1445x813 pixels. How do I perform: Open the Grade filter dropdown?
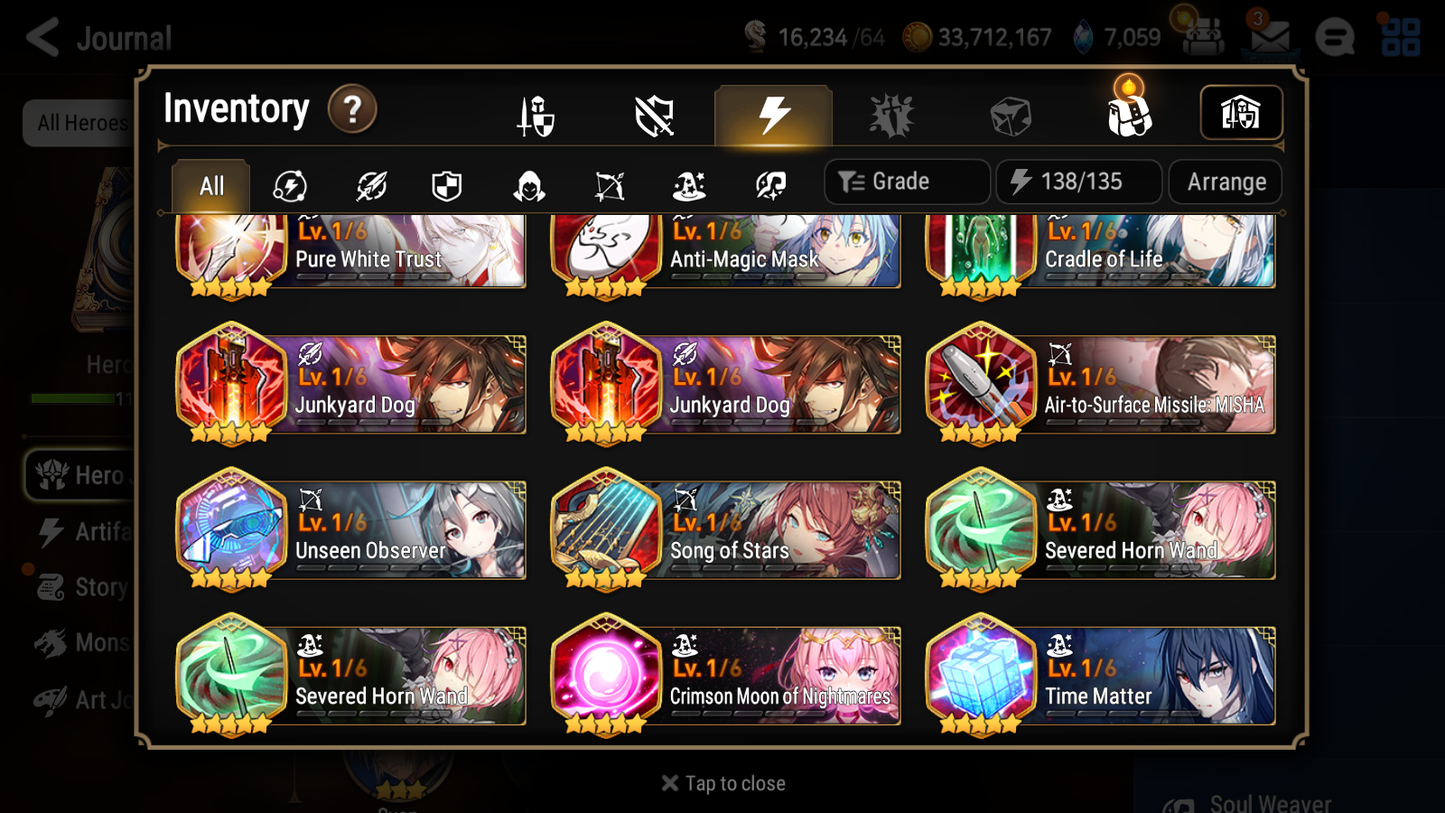pyautogui.click(x=906, y=181)
